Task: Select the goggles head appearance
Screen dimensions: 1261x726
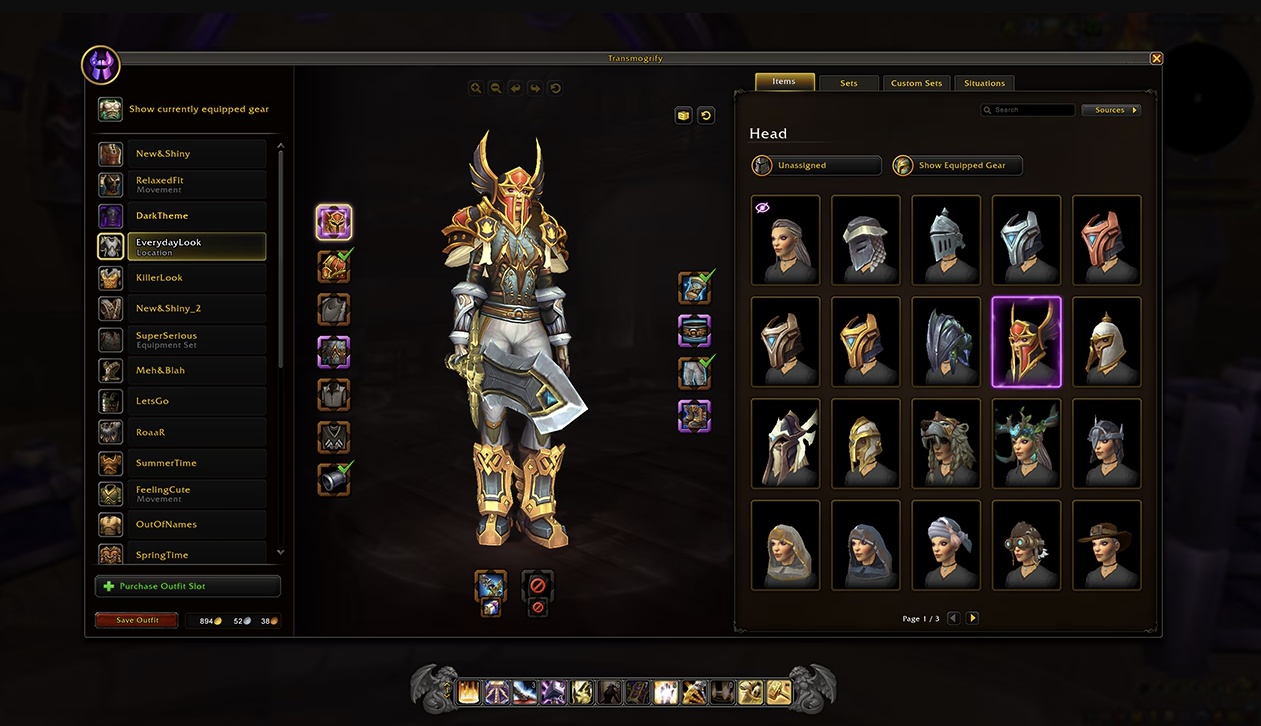Action: coord(1026,544)
